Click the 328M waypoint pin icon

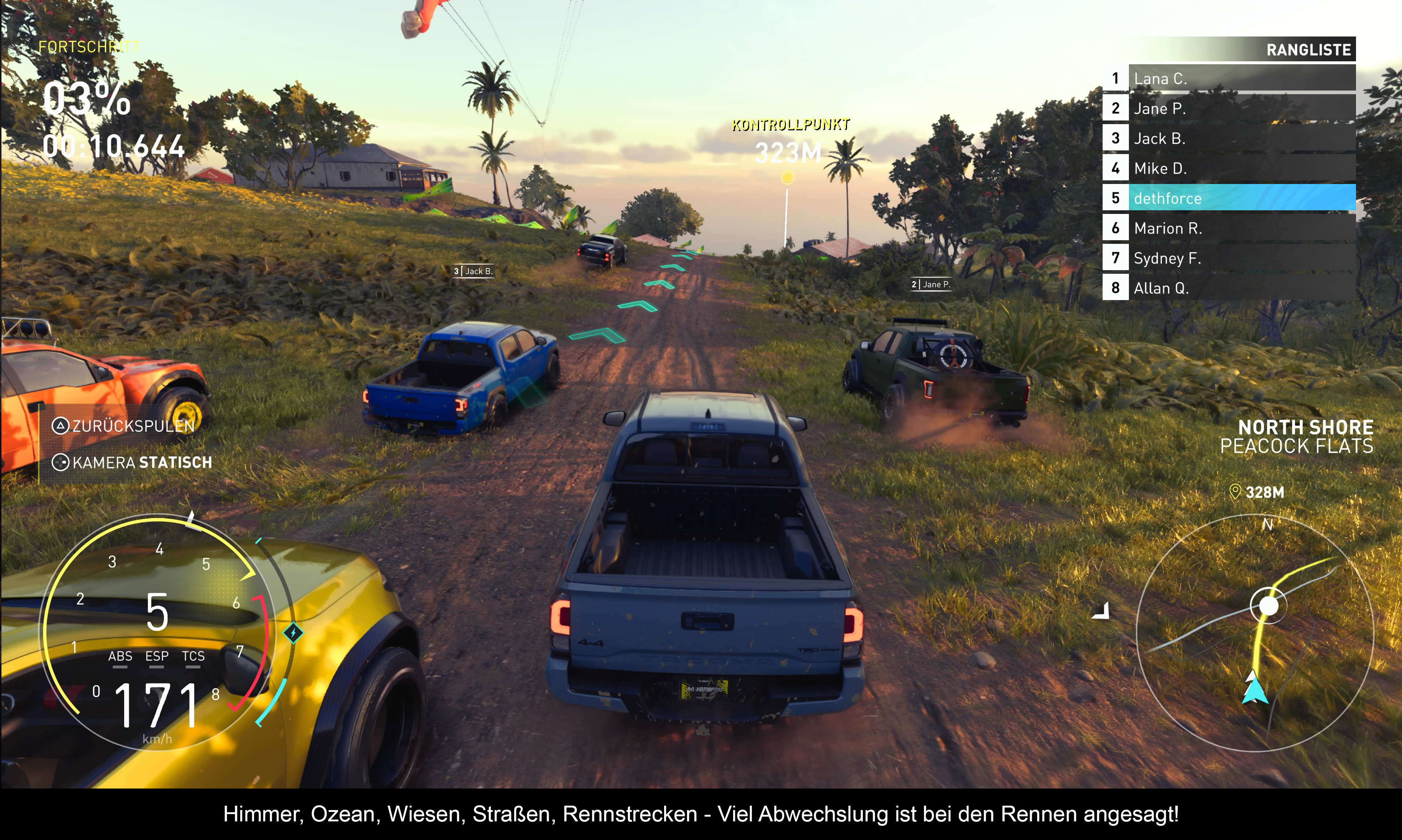(1235, 491)
